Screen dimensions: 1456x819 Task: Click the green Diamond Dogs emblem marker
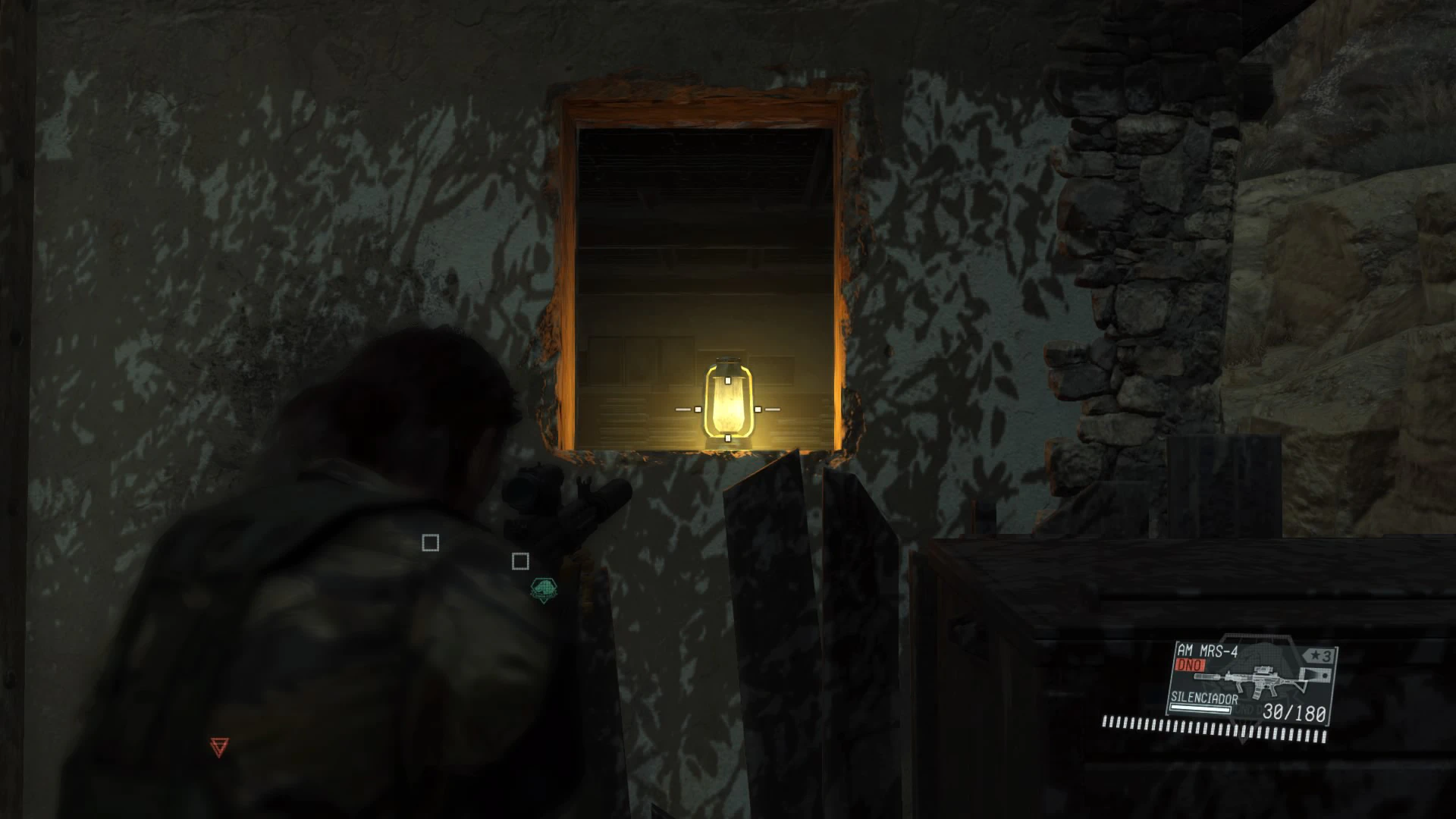tap(543, 588)
